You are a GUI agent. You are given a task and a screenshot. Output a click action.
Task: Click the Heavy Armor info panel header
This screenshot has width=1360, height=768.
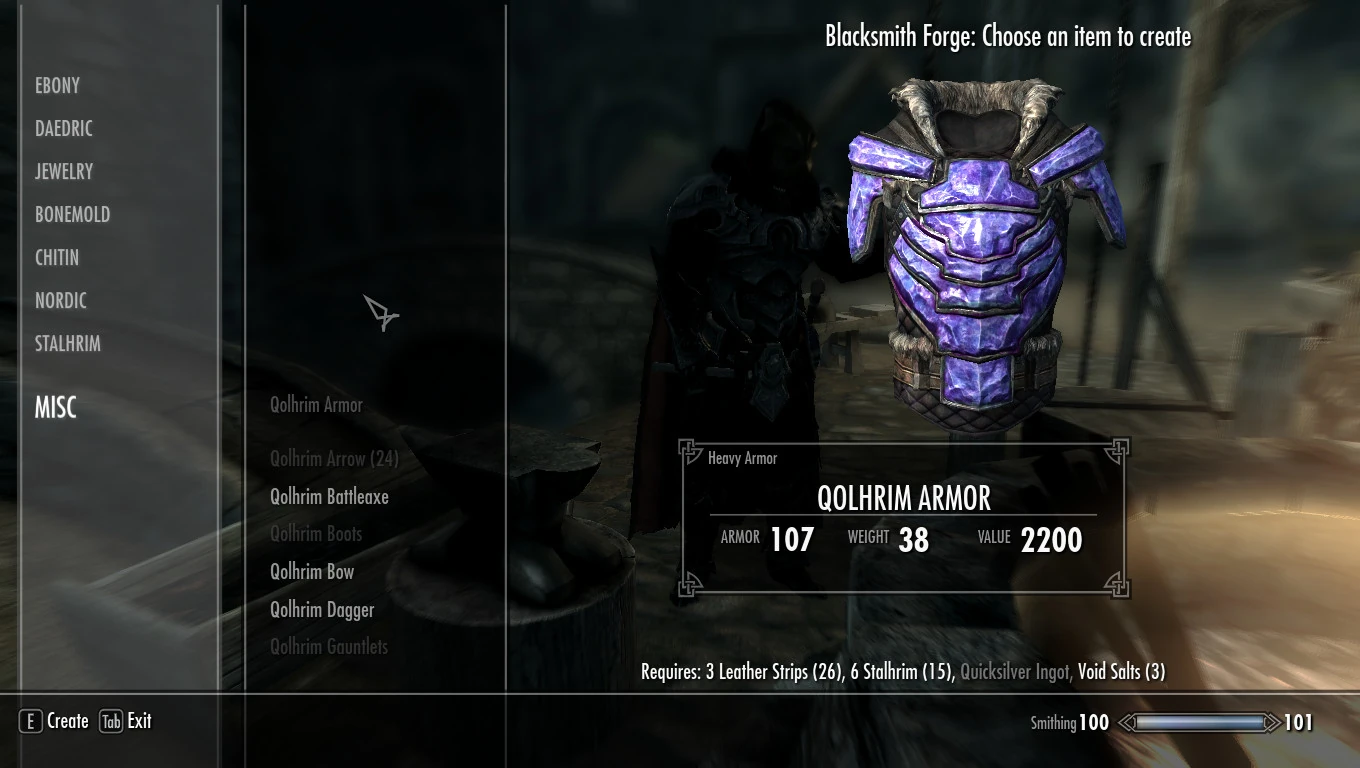pyautogui.click(x=742, y=458)
